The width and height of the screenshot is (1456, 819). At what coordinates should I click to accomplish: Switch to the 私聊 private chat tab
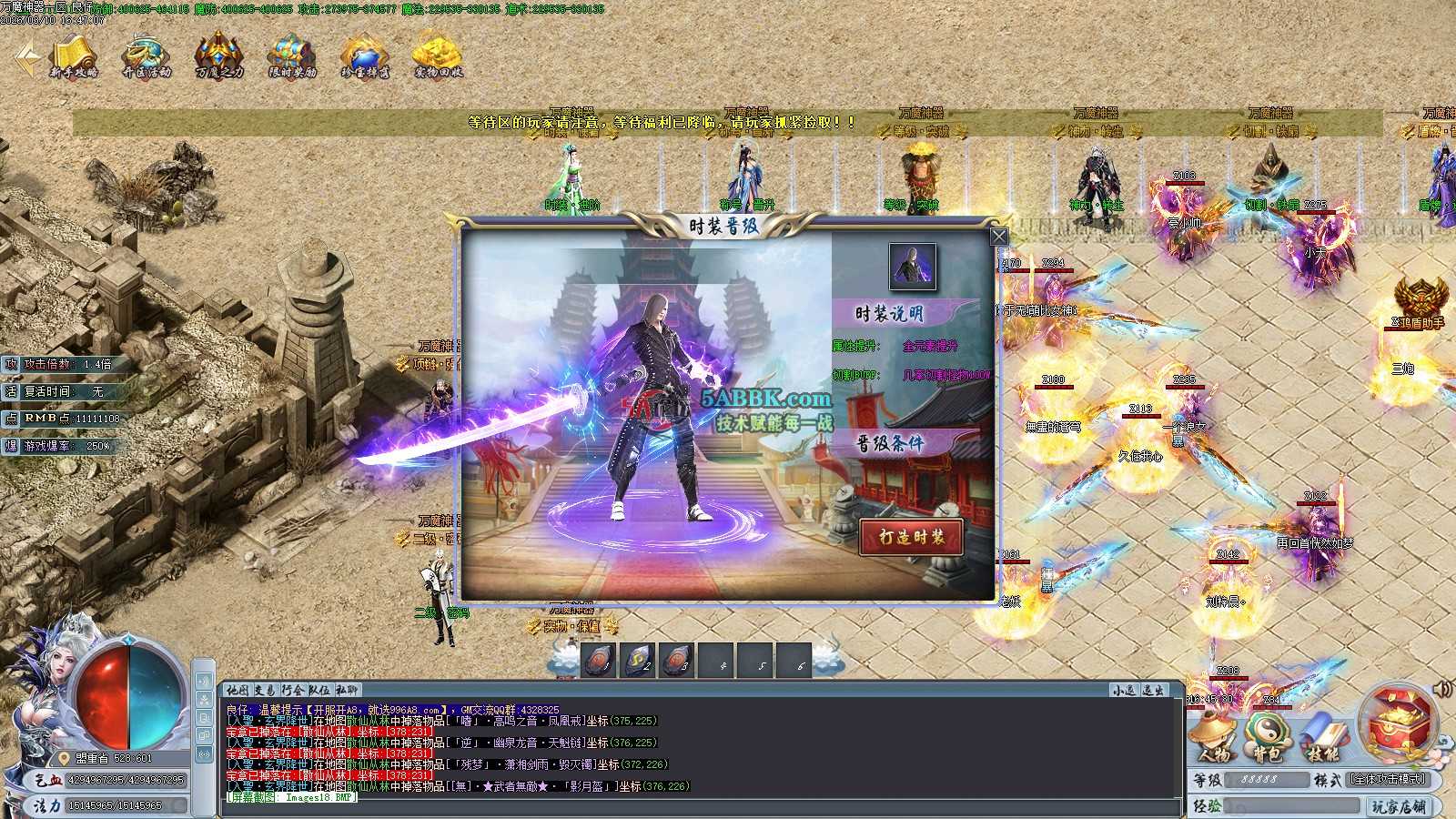click(x=348, y=691)
